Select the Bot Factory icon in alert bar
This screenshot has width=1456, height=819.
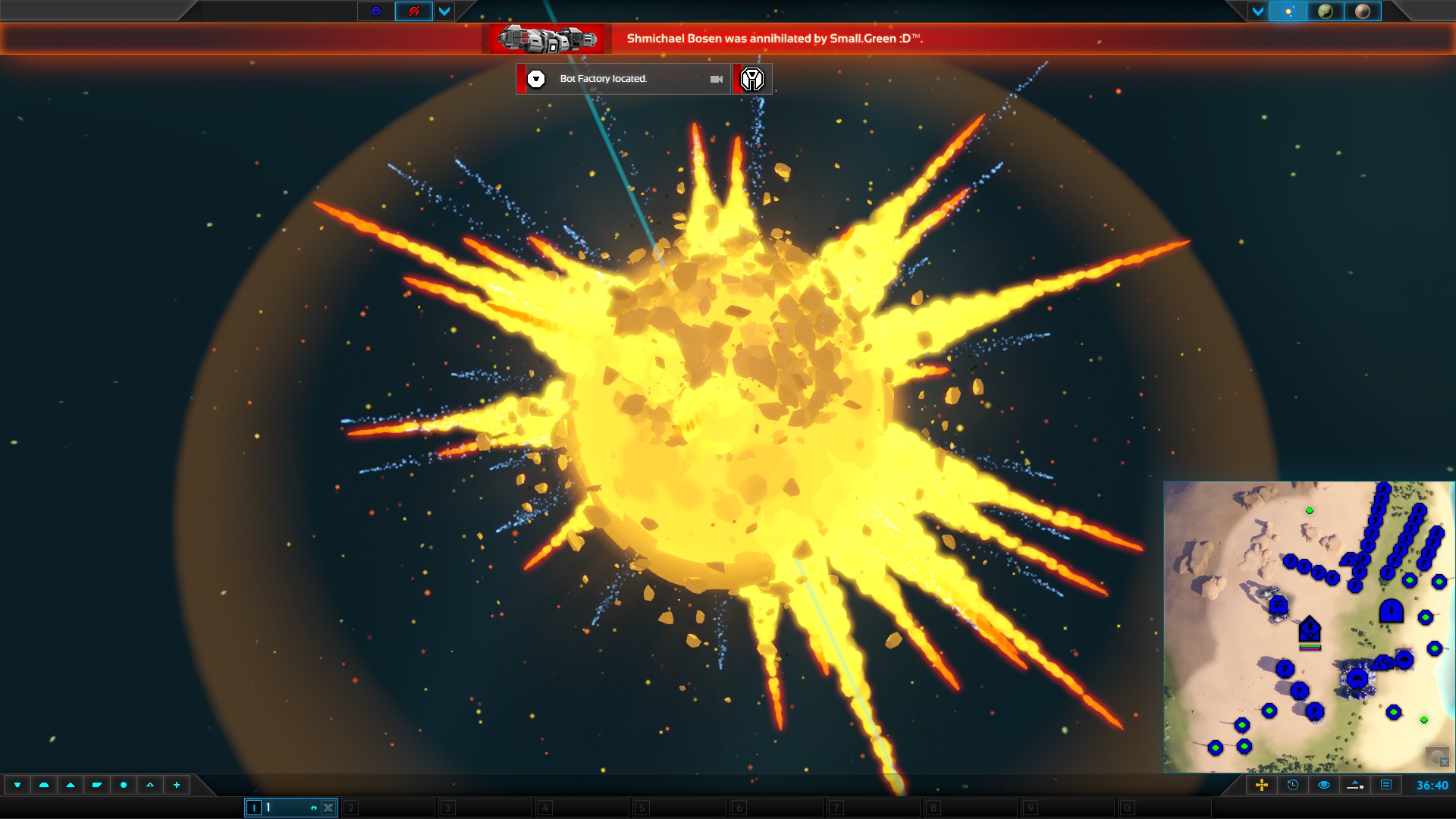(752, 79)
